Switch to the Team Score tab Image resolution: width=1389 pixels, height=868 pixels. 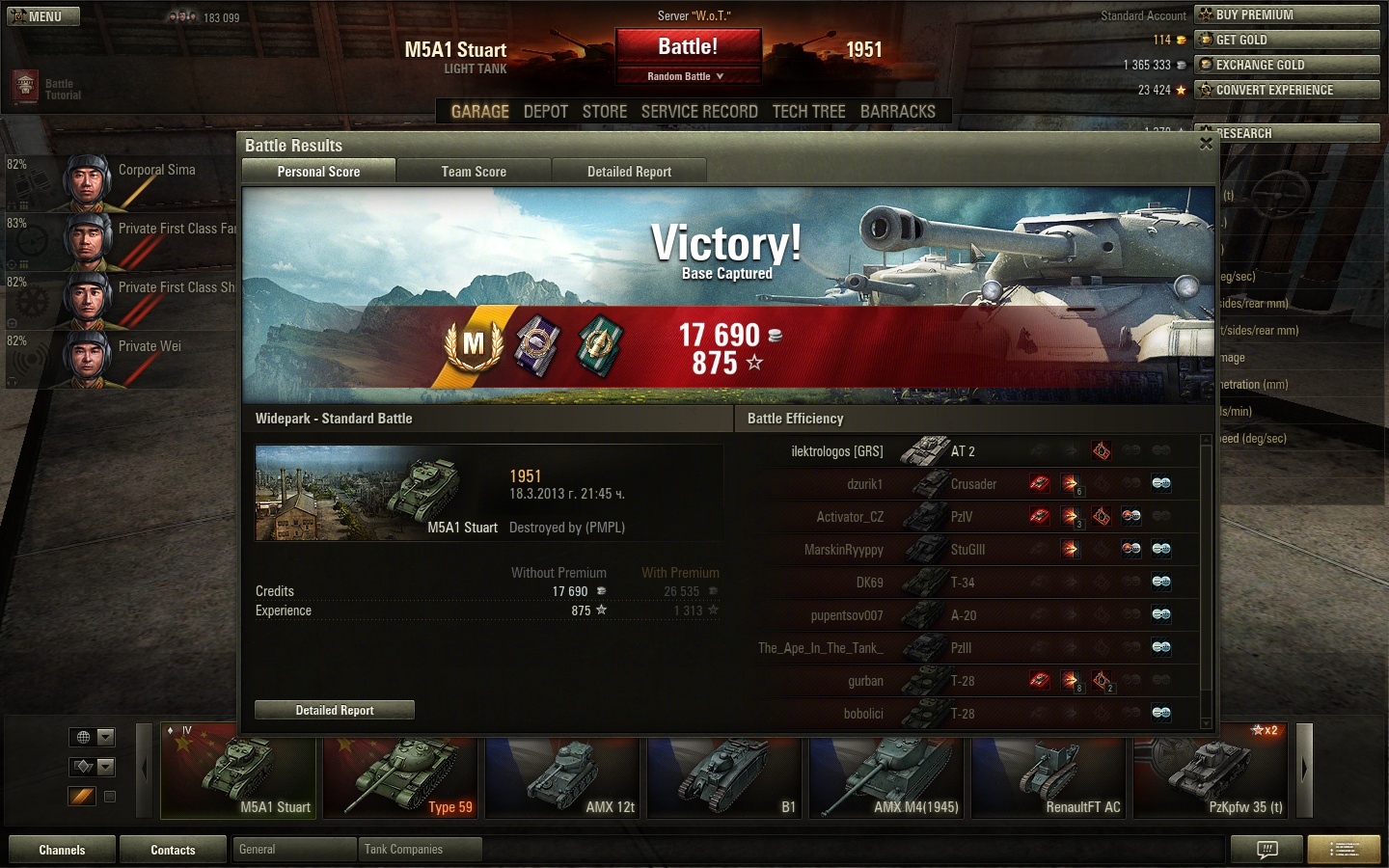coord(473,172)
